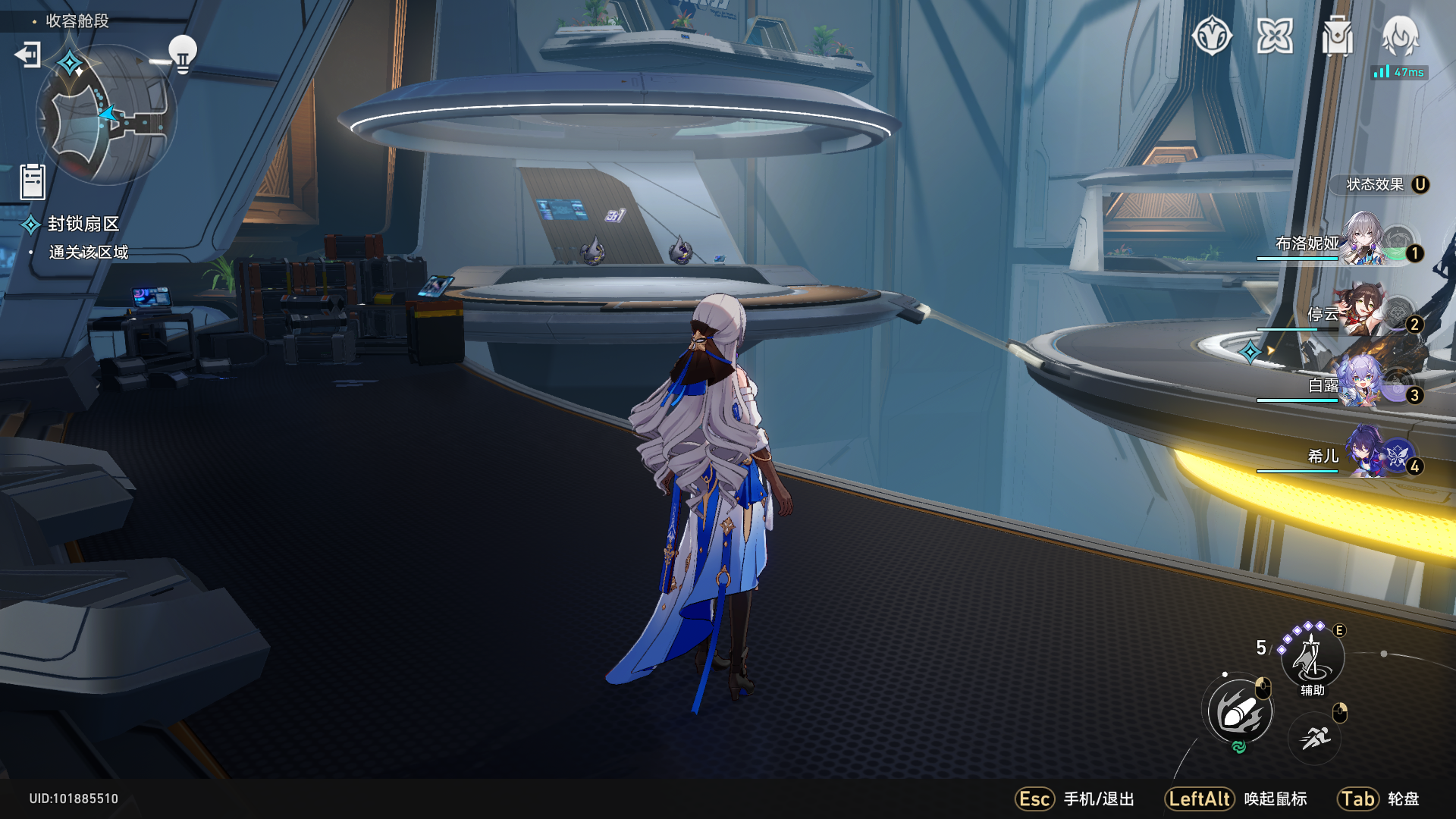This screenshot has width=1456, height=819.
Task: Open the backpack inventory icon
Action: click(1337, 36)
